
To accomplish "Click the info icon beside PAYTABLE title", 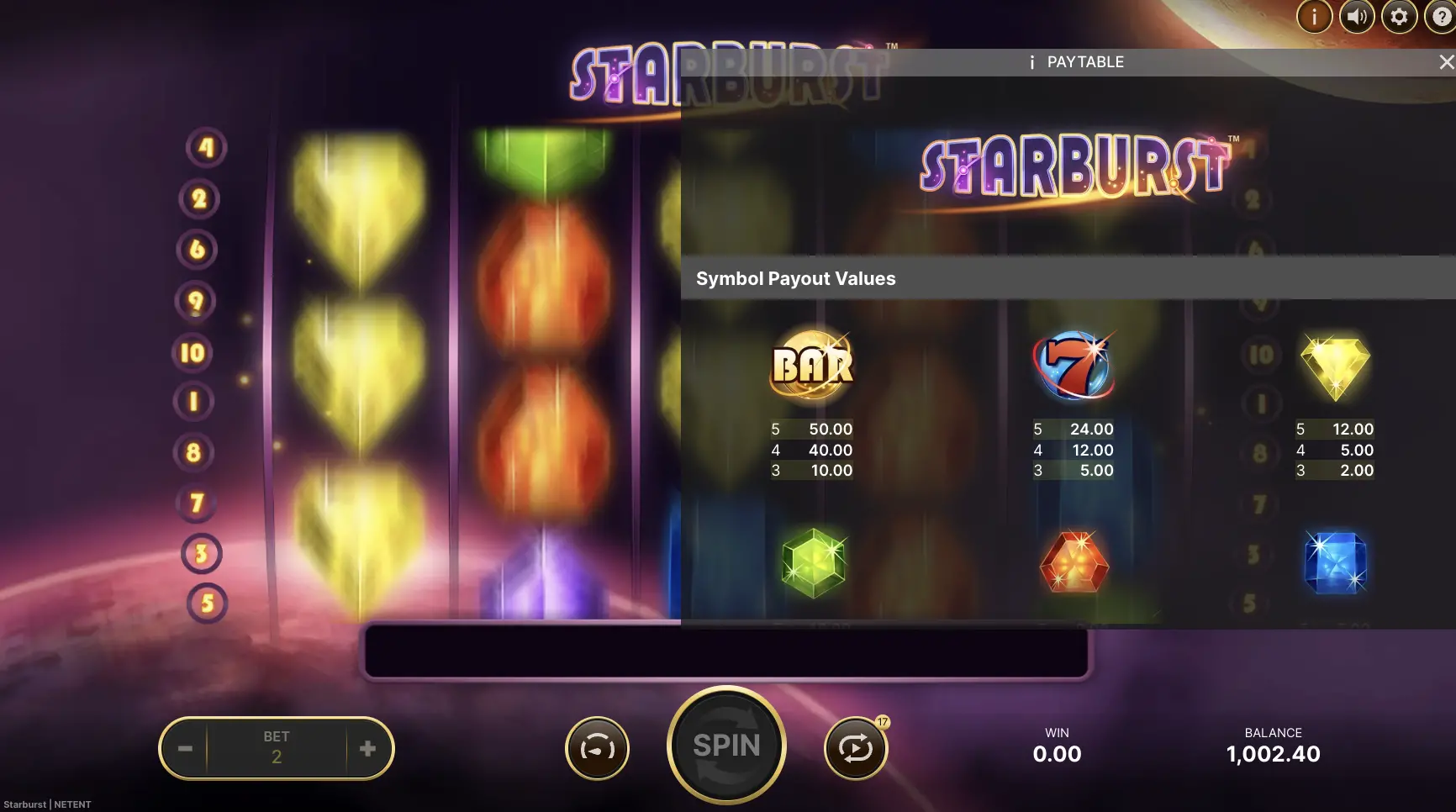I will [x=1031, y=61].
